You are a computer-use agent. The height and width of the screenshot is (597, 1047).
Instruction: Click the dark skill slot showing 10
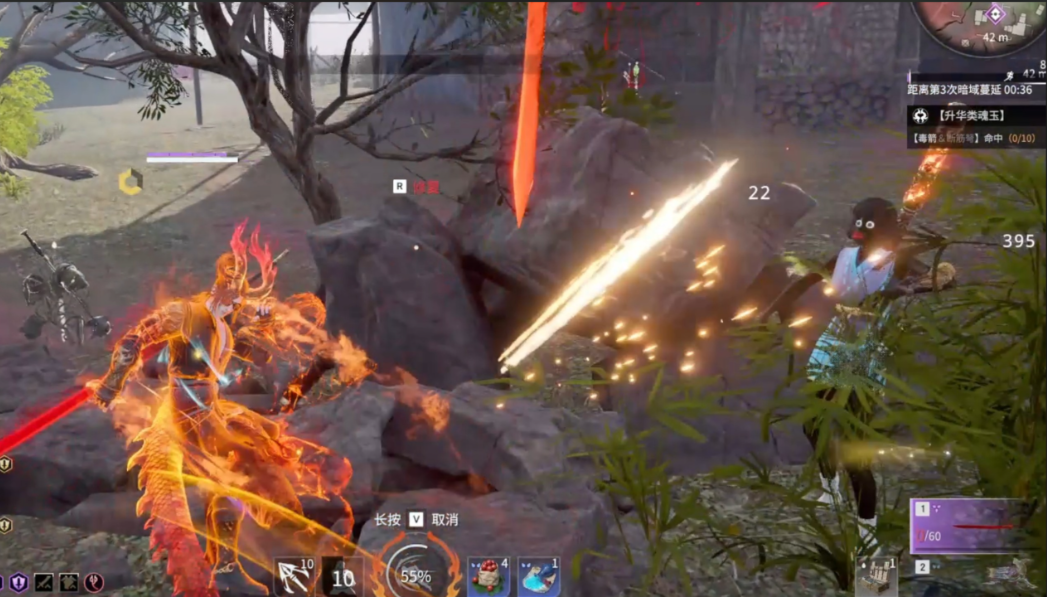click(x=342, y=576)
